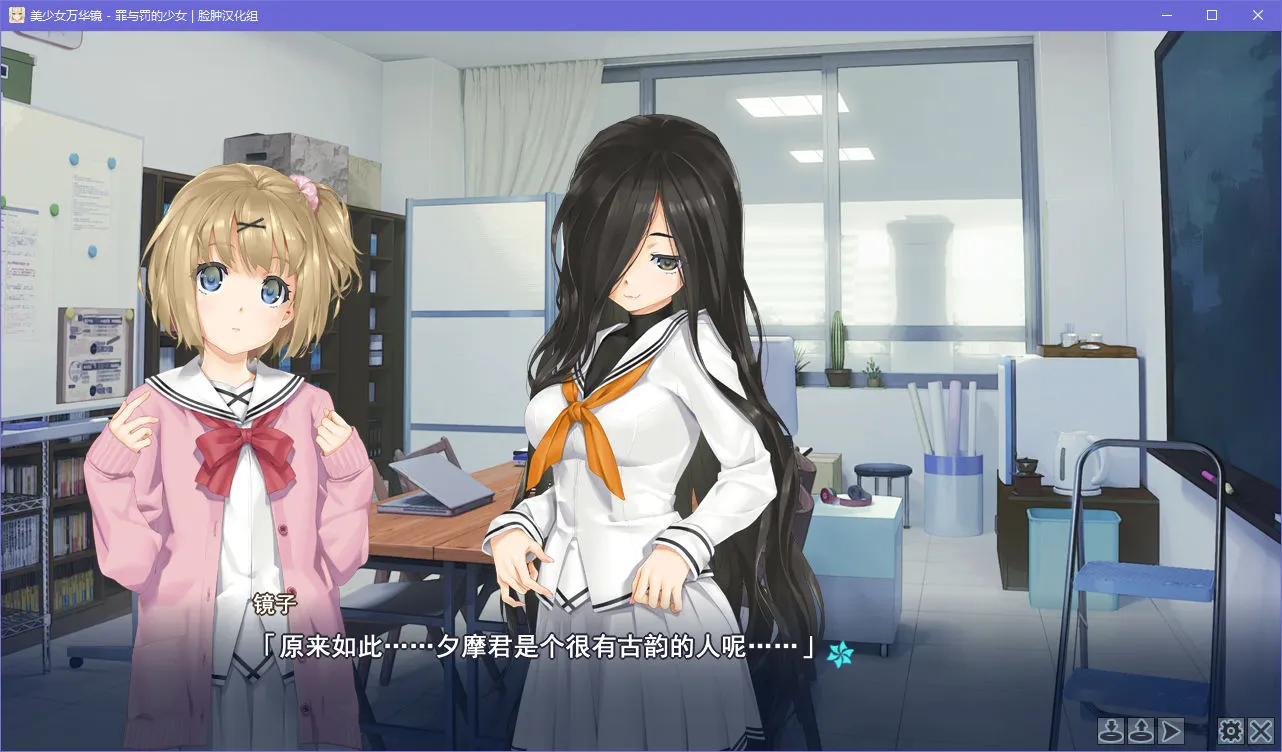Open game settings with the gear icon
Viewport: 1282px width, 752px height.
click(1232, 730)
